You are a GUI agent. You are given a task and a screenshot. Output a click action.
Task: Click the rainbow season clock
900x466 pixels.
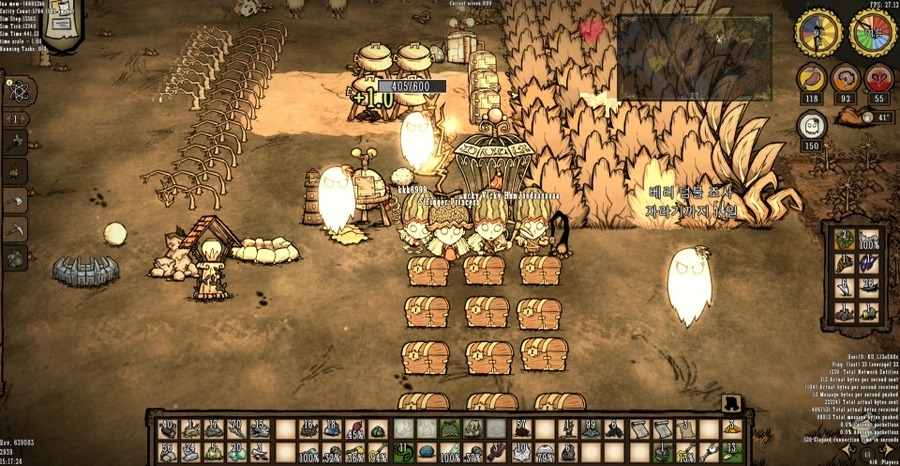click(x=872, y=33)
